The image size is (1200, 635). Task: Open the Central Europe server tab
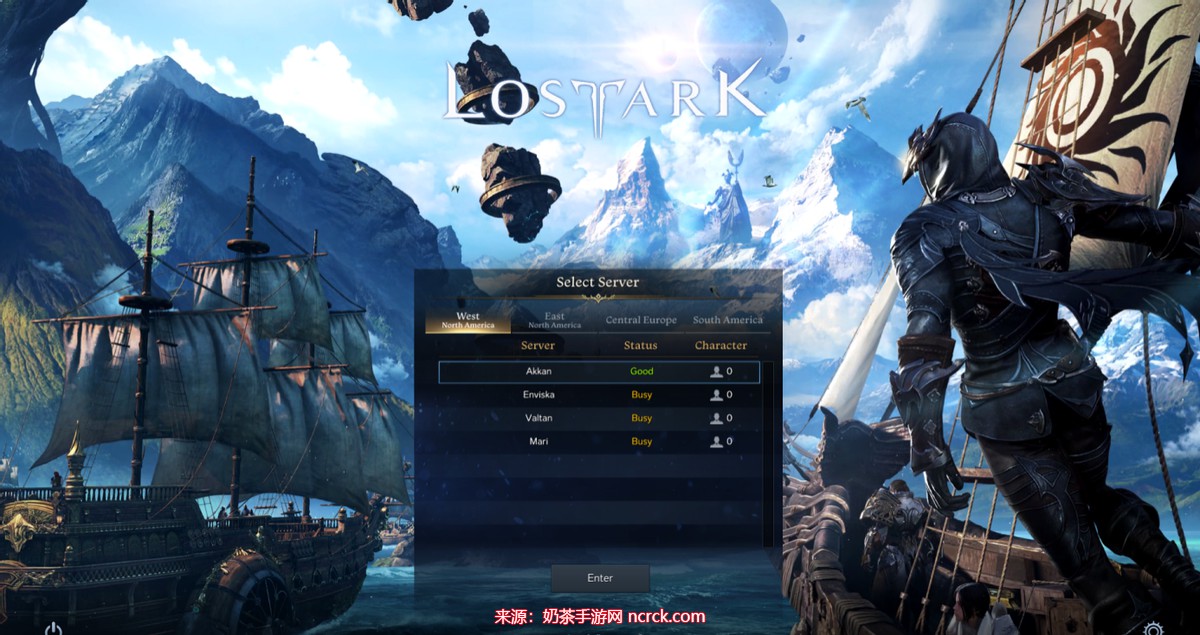(x=641, y=320)
